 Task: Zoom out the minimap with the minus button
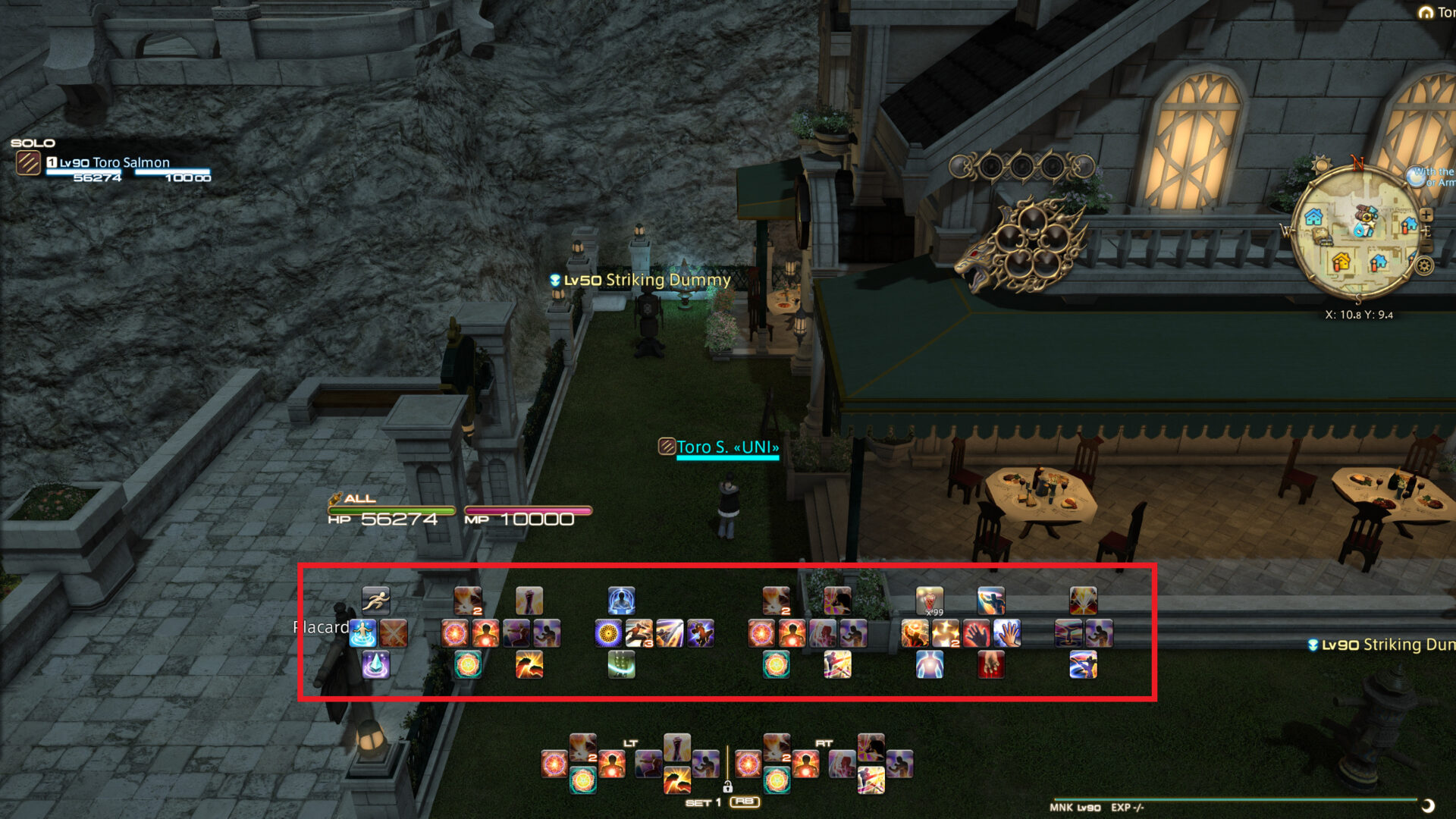click(1426, 245)
